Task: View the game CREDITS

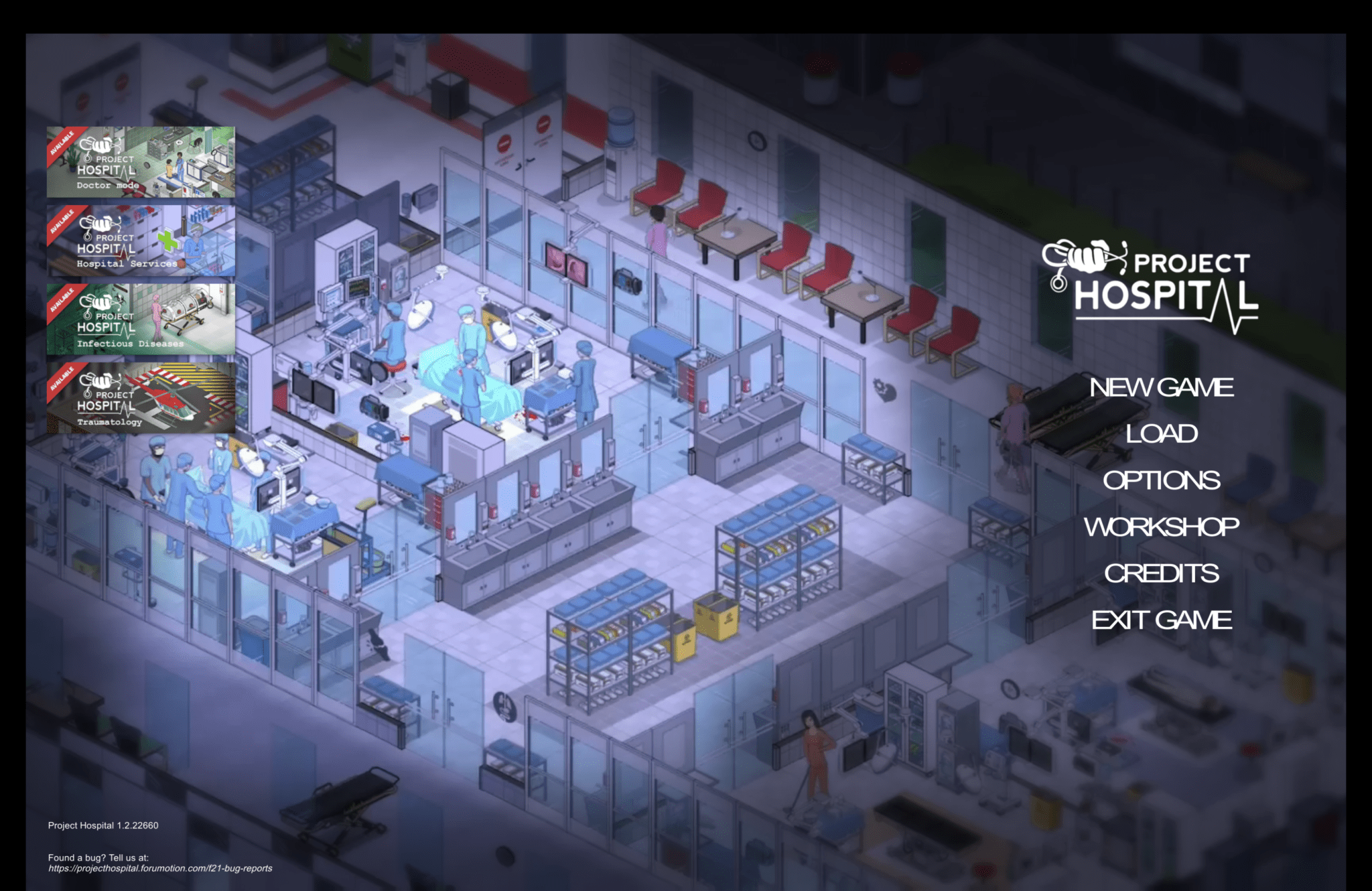Action: point(1162,574)
